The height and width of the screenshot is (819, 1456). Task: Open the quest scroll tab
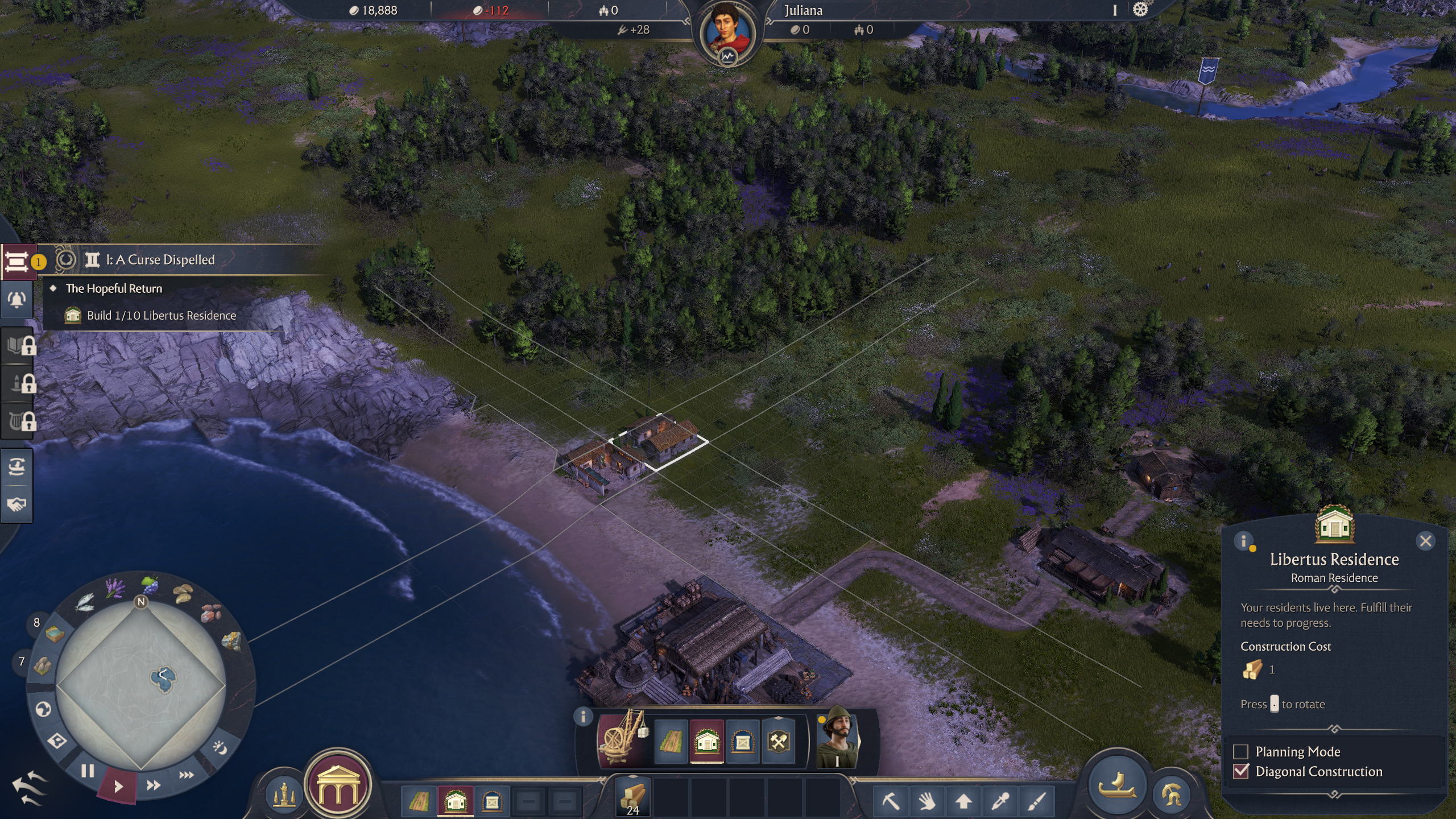coord(17,262)
